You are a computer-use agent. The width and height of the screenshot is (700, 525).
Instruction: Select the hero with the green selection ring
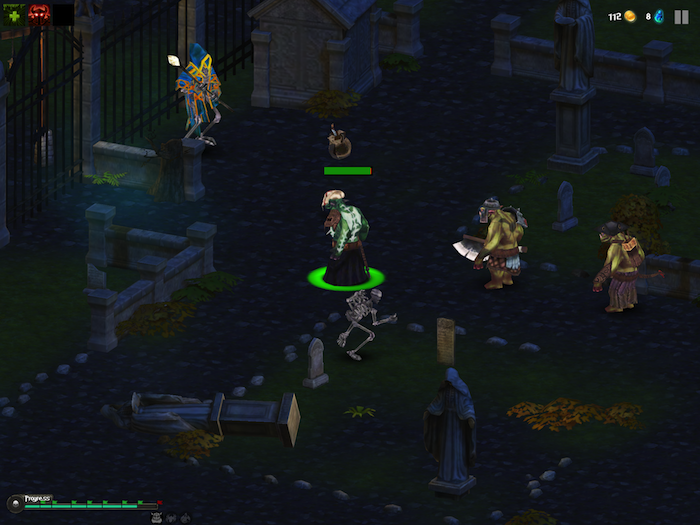click(345, 238)
